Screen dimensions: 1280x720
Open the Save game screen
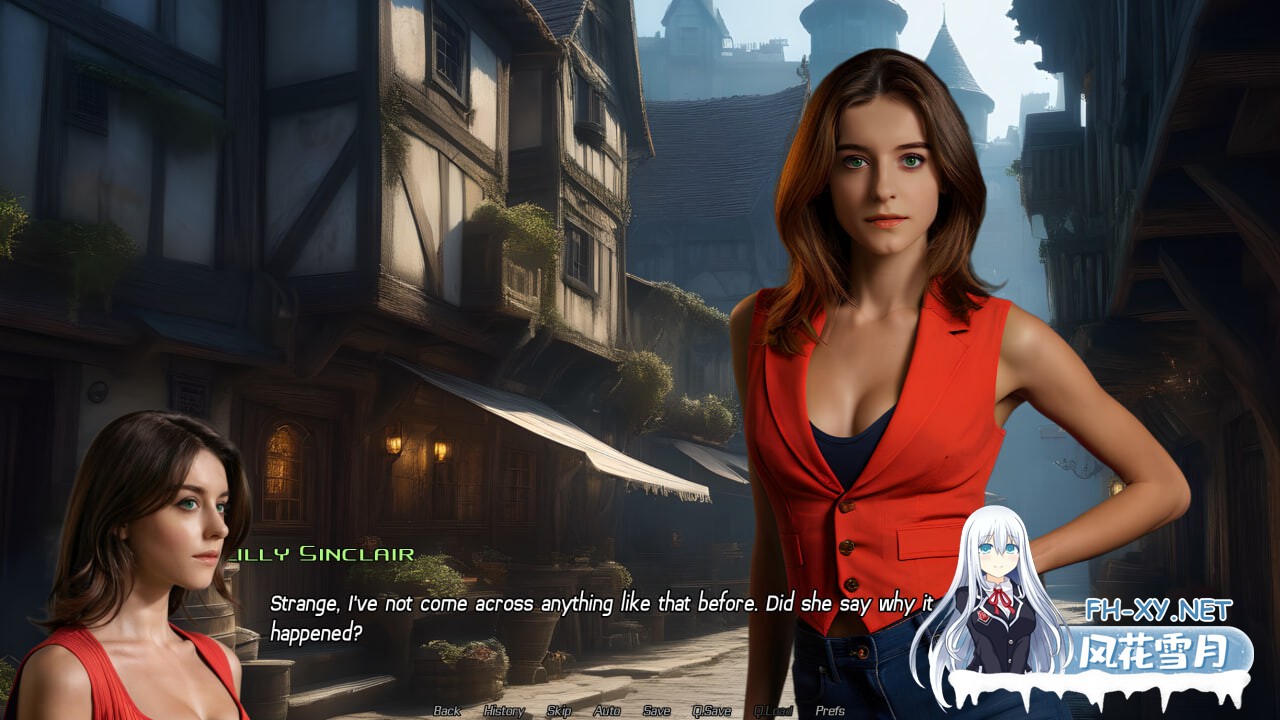pos(656,711)
